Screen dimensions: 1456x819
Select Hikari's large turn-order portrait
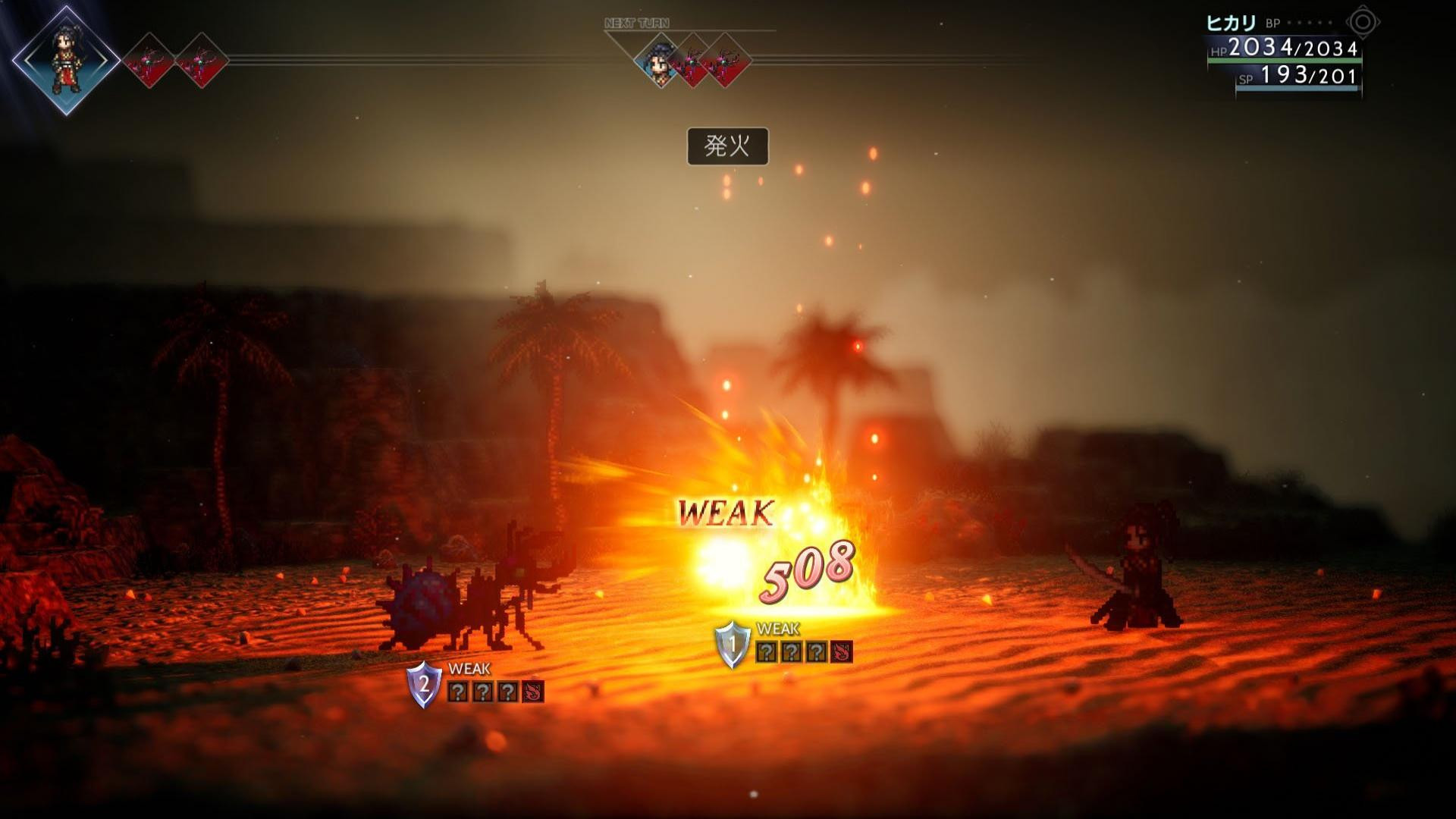point(66,61)
